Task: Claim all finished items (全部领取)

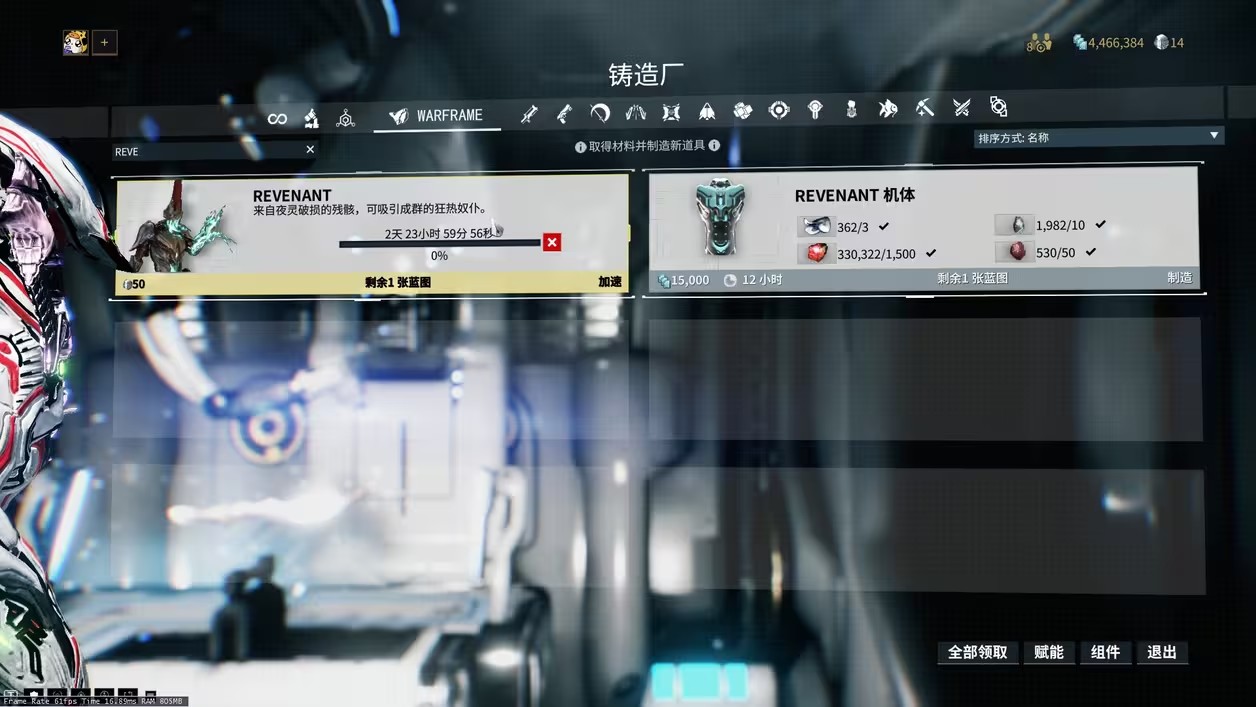Action: pos(977,652)
